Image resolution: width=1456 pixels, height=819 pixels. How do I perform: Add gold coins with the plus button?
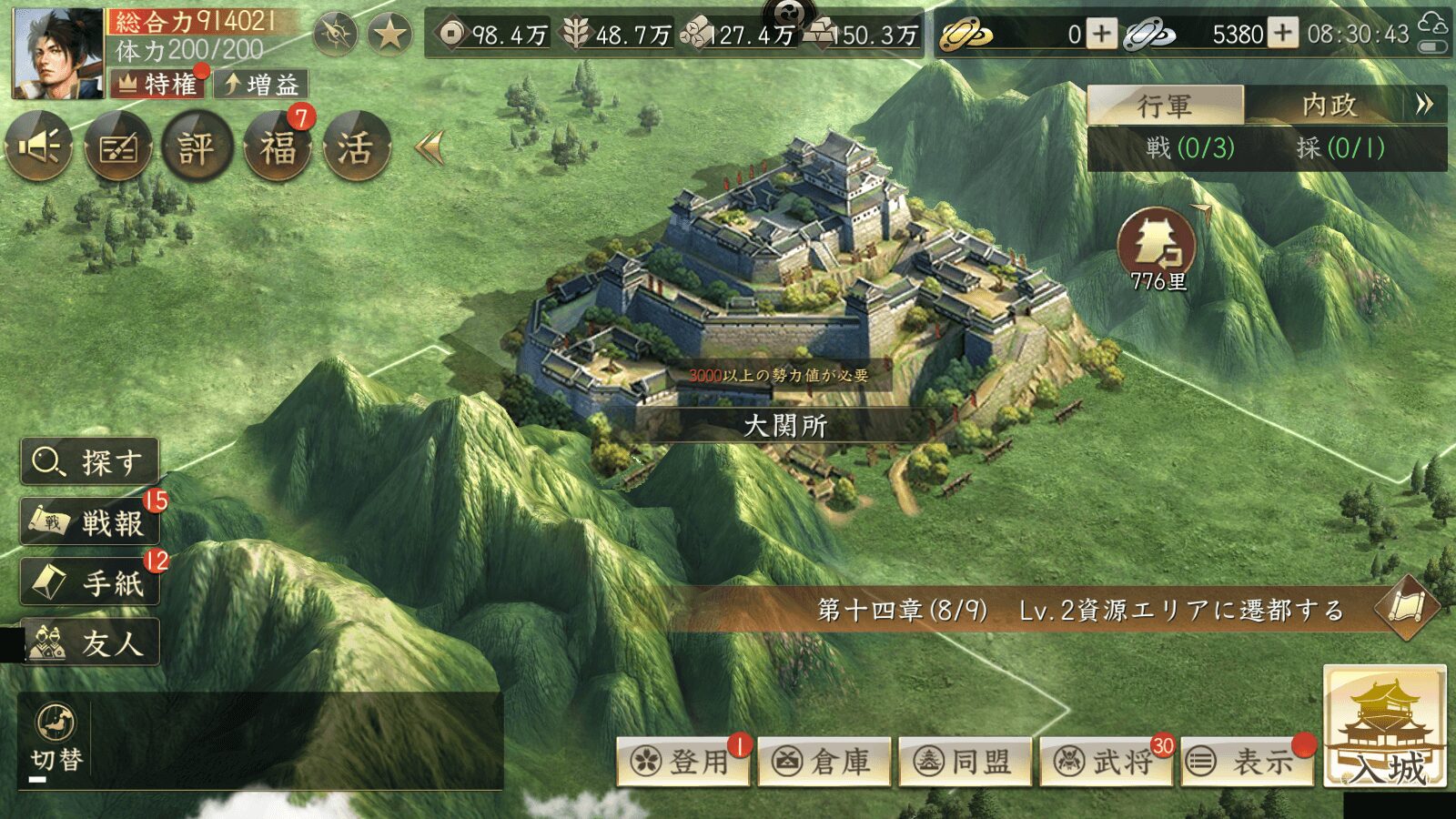pyautogui.click(x=1102, y=35)
